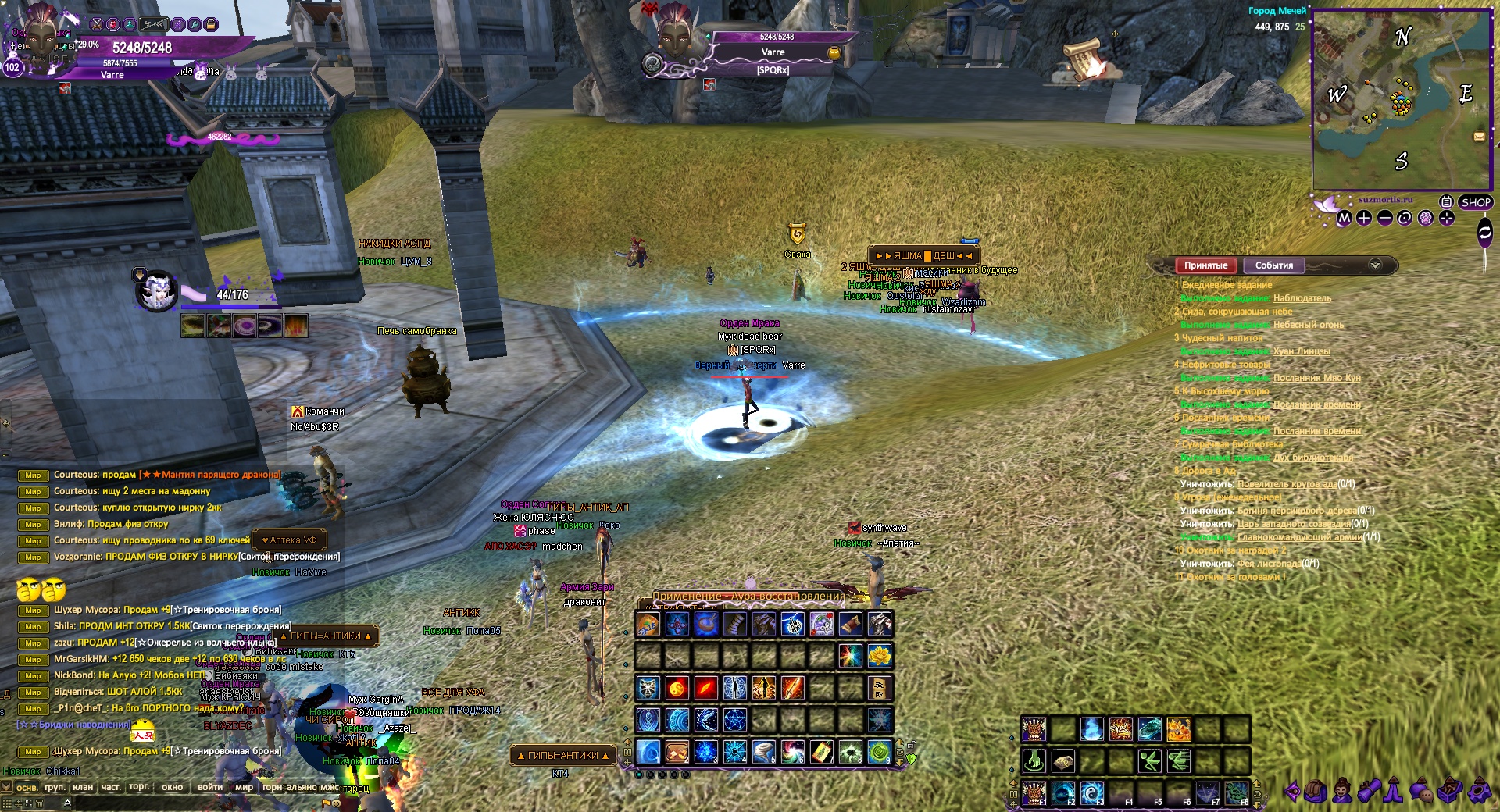The width and height of the screenshot is (1500, 812).
Task: Click the minimap of Город Мечей
Action: point(1402,100)
